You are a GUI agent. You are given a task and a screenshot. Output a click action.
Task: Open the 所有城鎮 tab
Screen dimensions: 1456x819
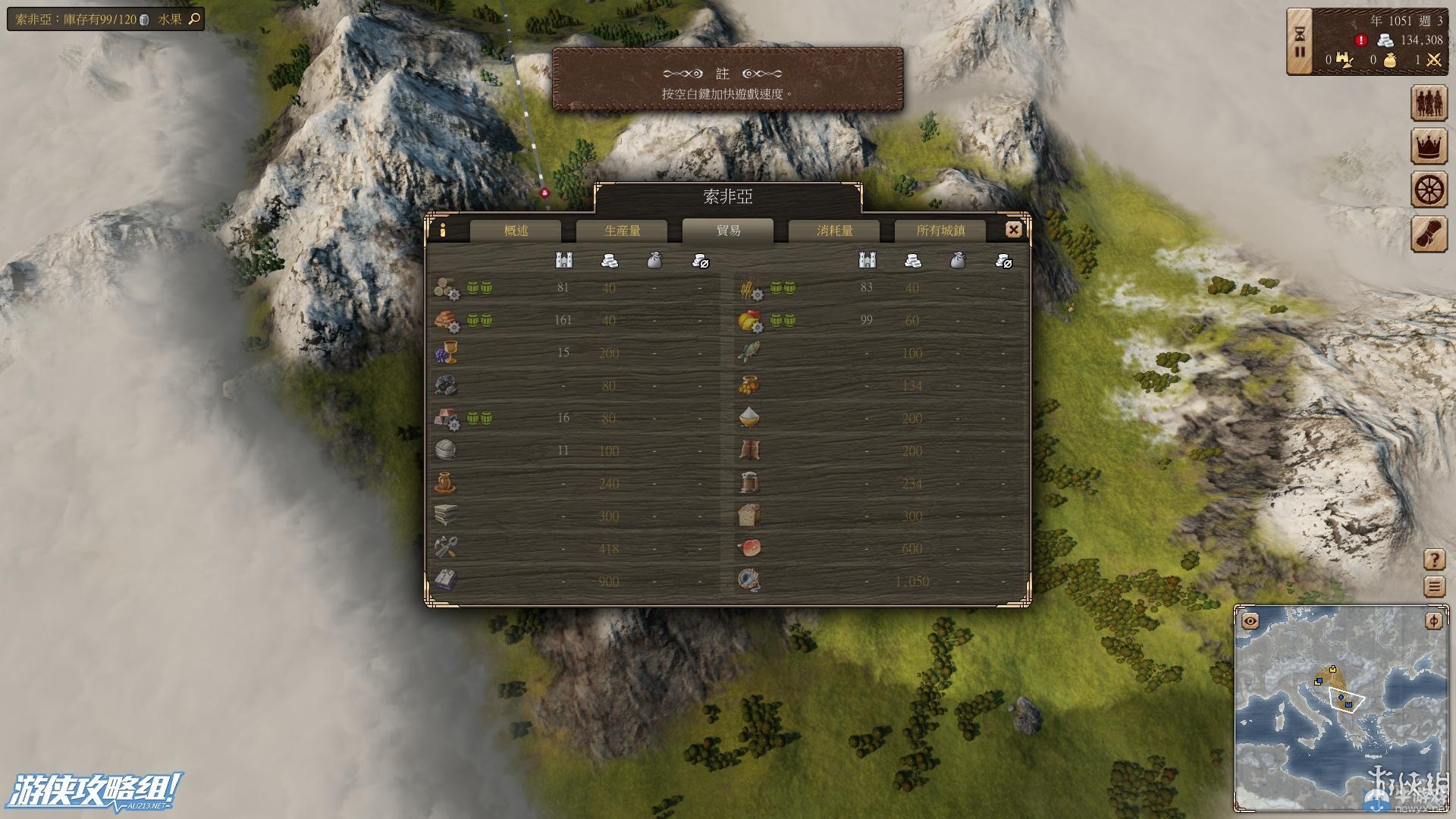940,231
